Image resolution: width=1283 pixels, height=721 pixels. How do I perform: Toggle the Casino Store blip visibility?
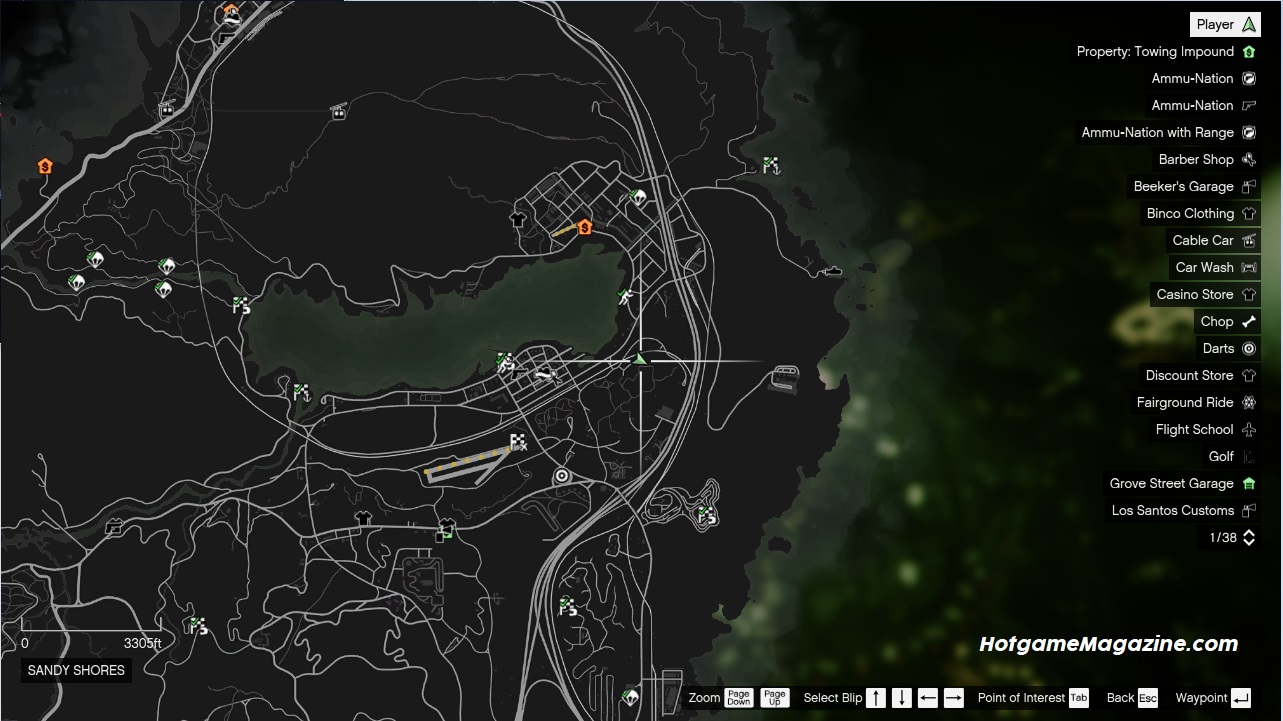pyautogui.click(x=1246, y=294)
